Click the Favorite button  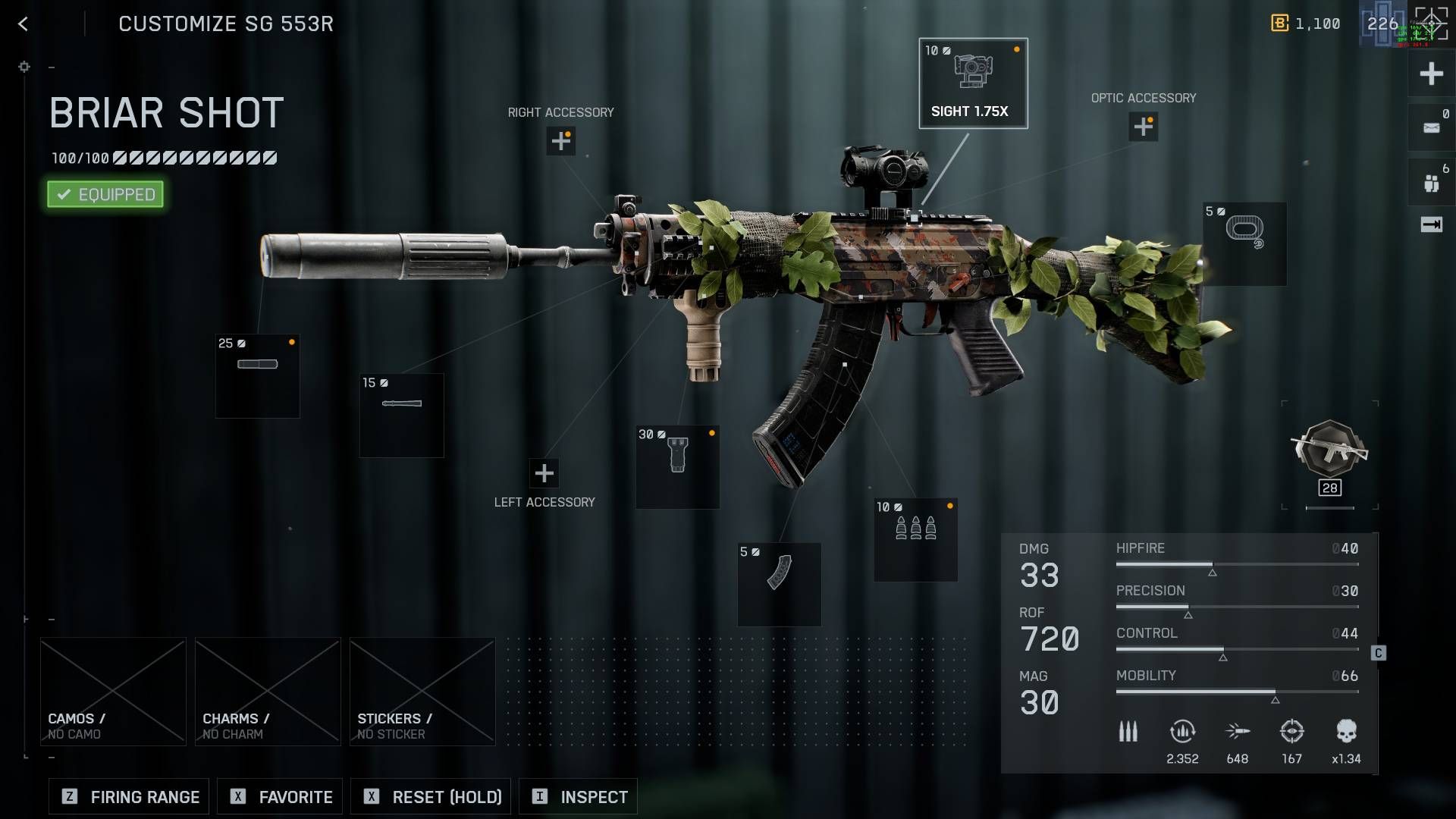click(x=279, y=796)
